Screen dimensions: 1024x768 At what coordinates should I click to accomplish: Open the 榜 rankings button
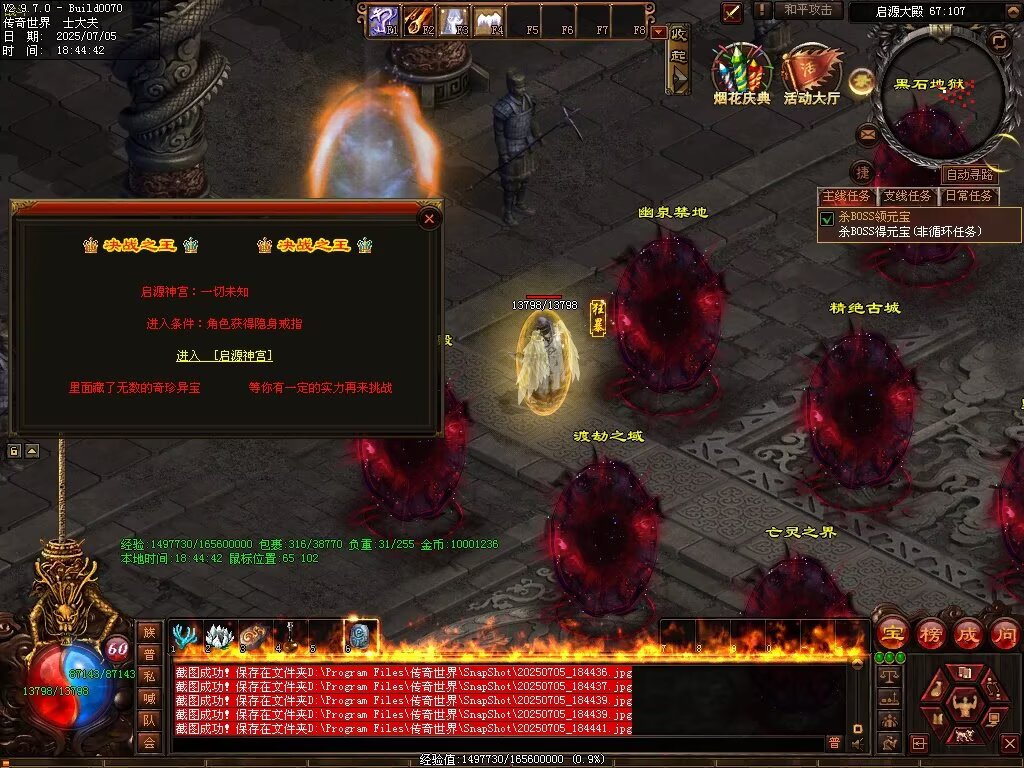(930, 634)
